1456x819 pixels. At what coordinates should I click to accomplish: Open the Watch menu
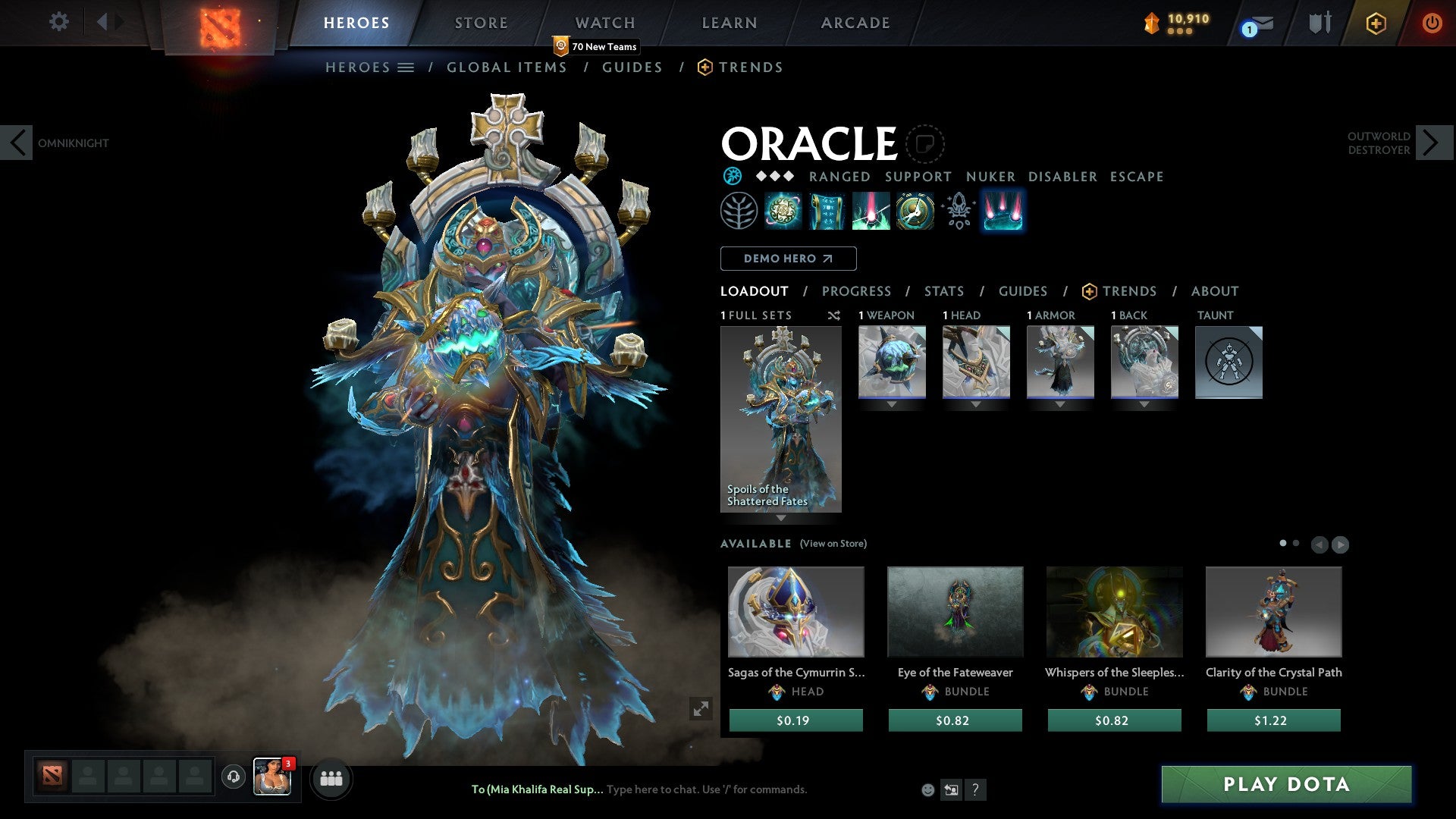point(604,23)
